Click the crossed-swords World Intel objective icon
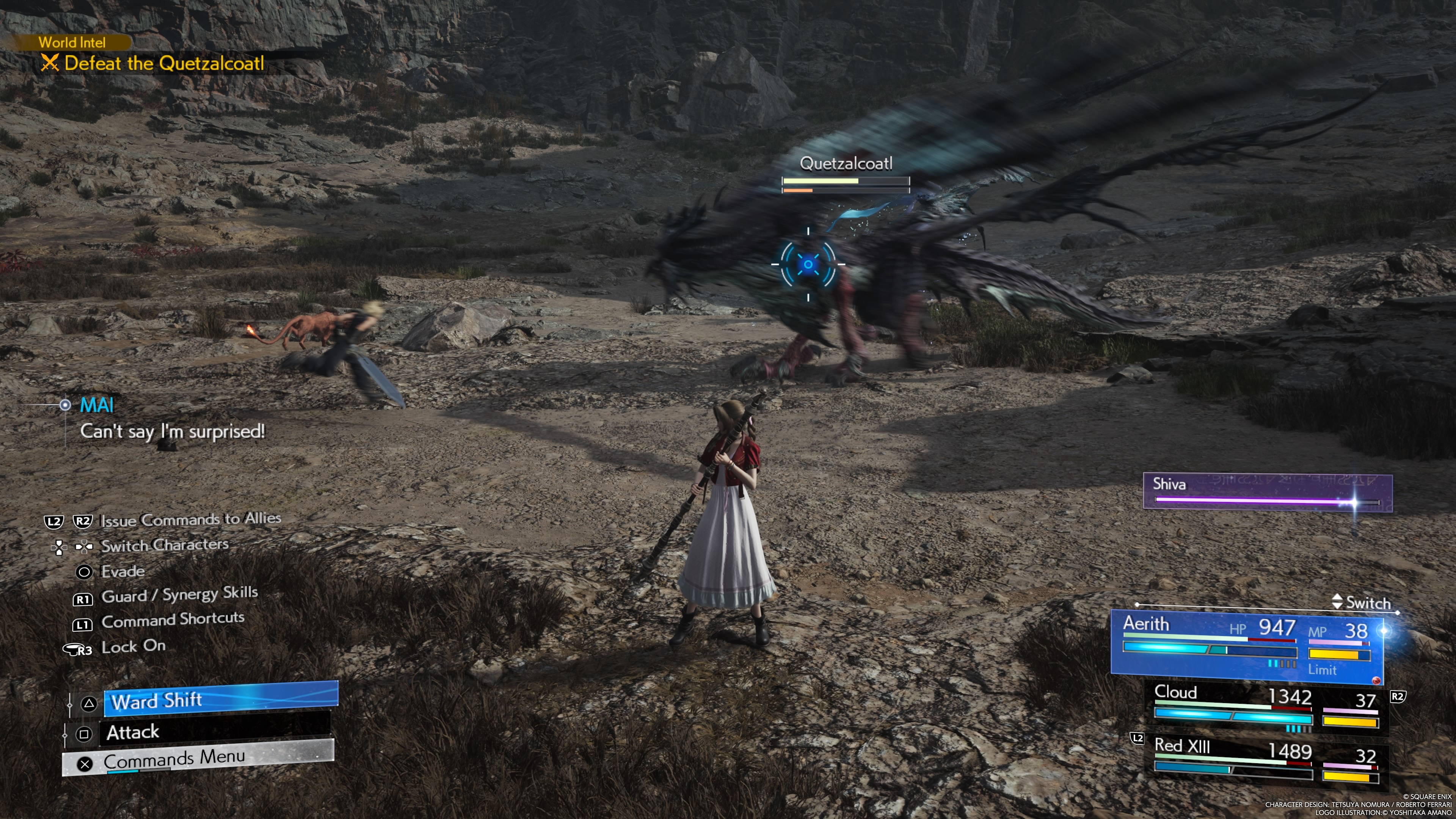 click(x=51, y=63)
